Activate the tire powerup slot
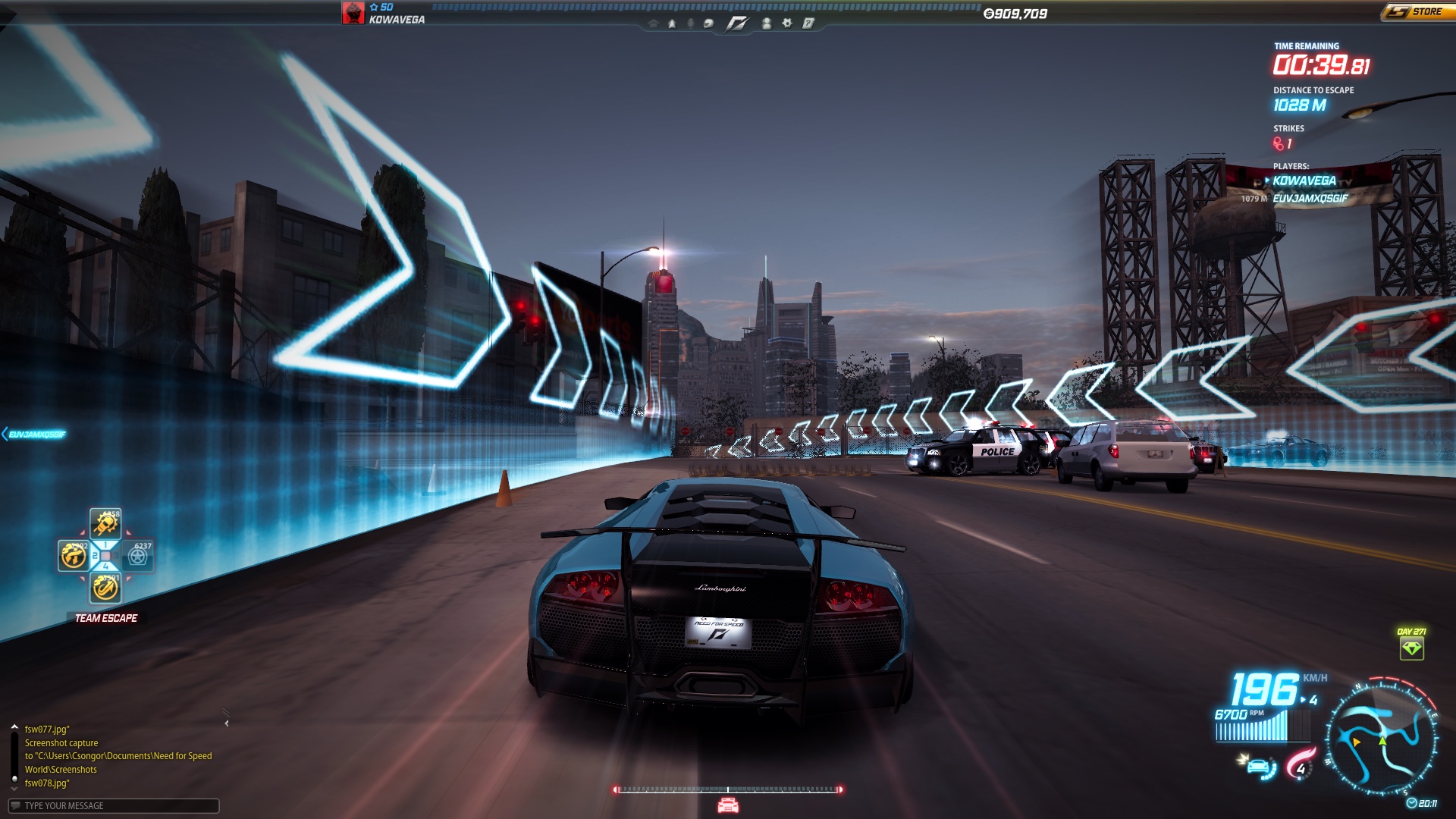 click(x=138, y=556)
